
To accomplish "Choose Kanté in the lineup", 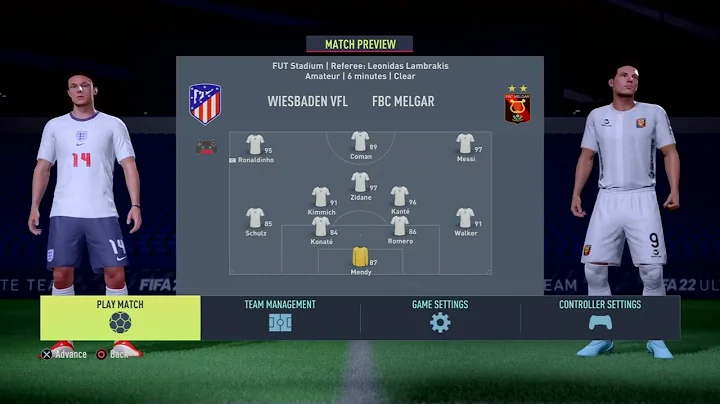I will click(x=400, y=196).
